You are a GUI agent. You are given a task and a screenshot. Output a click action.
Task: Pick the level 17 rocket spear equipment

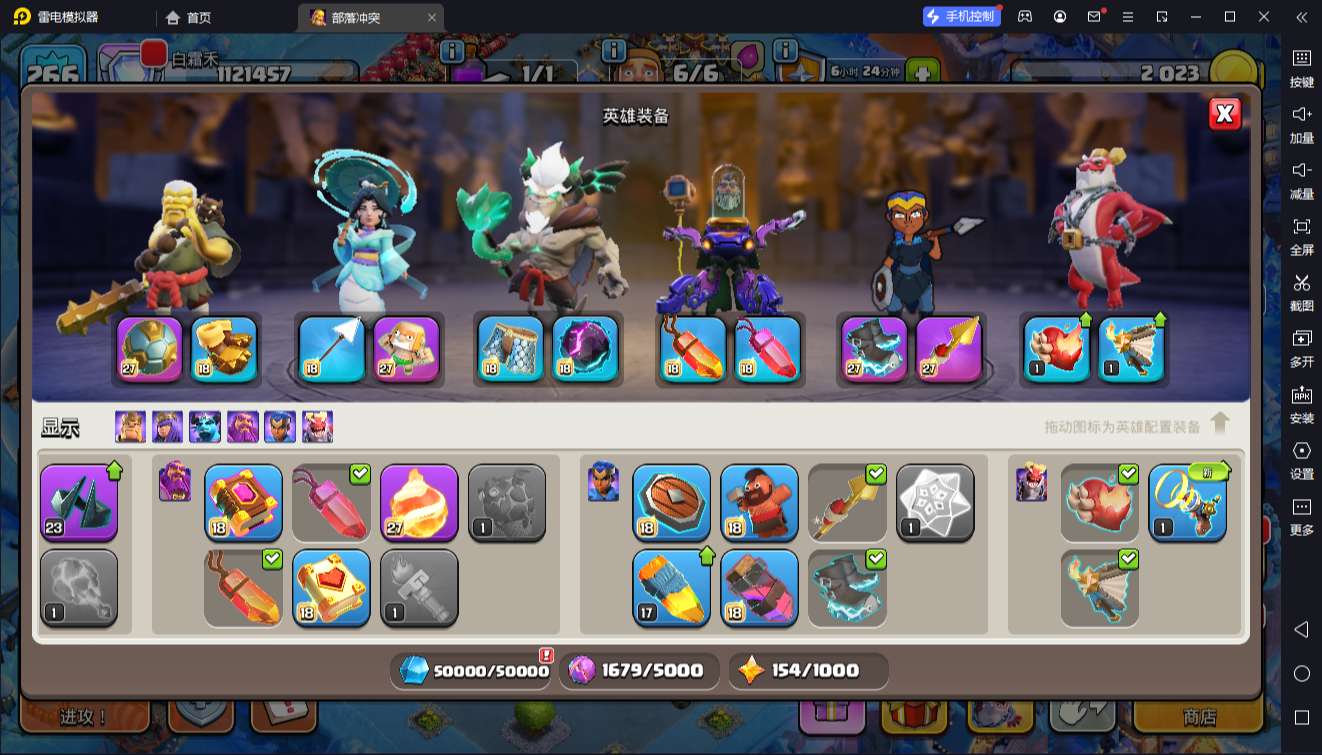coord(671,587)
